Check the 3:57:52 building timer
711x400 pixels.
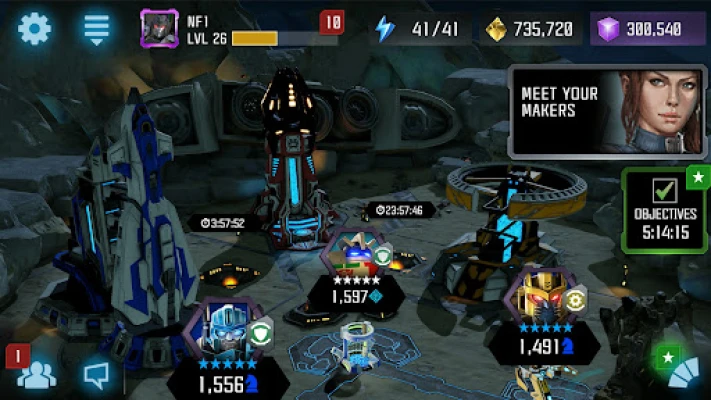tap(222, 222)
